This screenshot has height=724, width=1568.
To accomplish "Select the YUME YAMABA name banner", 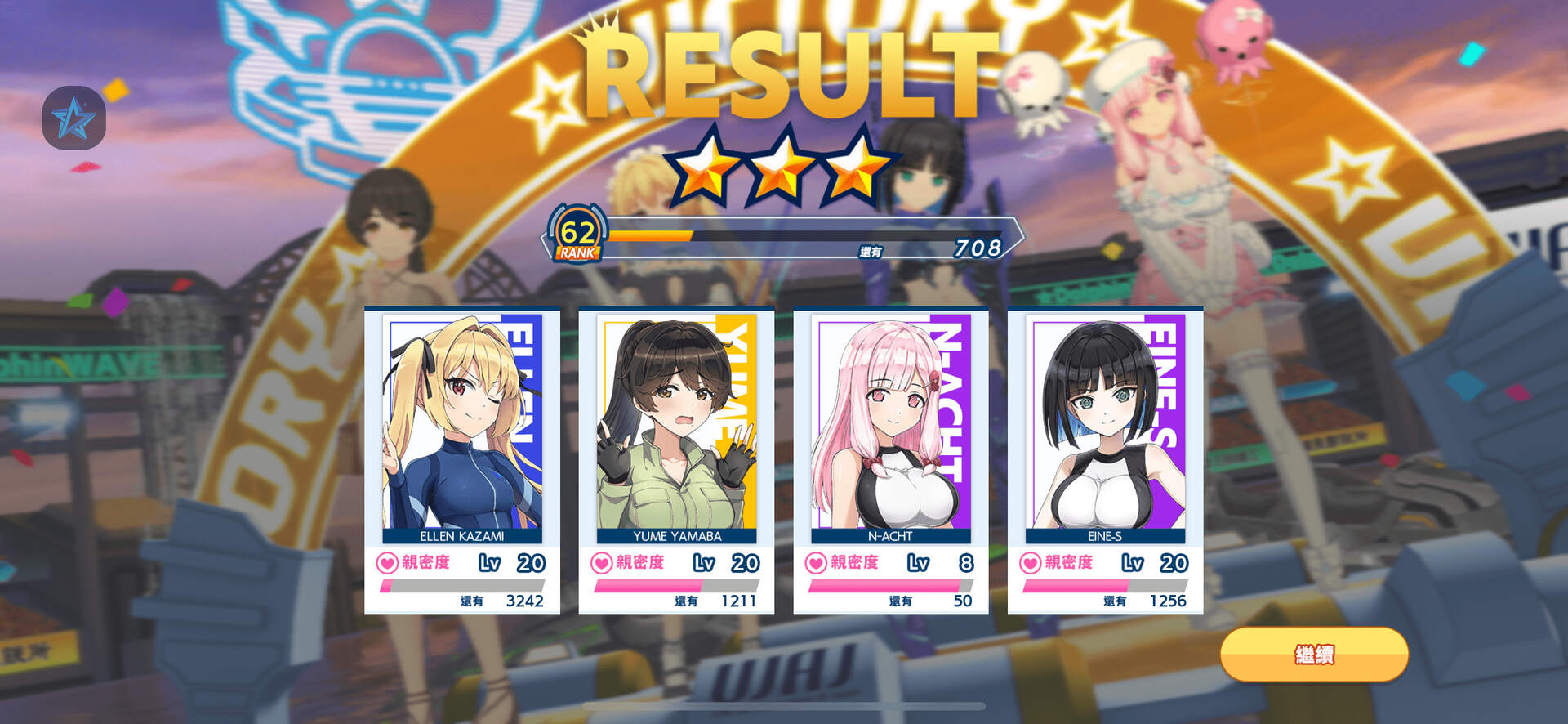I will point(676,538).
